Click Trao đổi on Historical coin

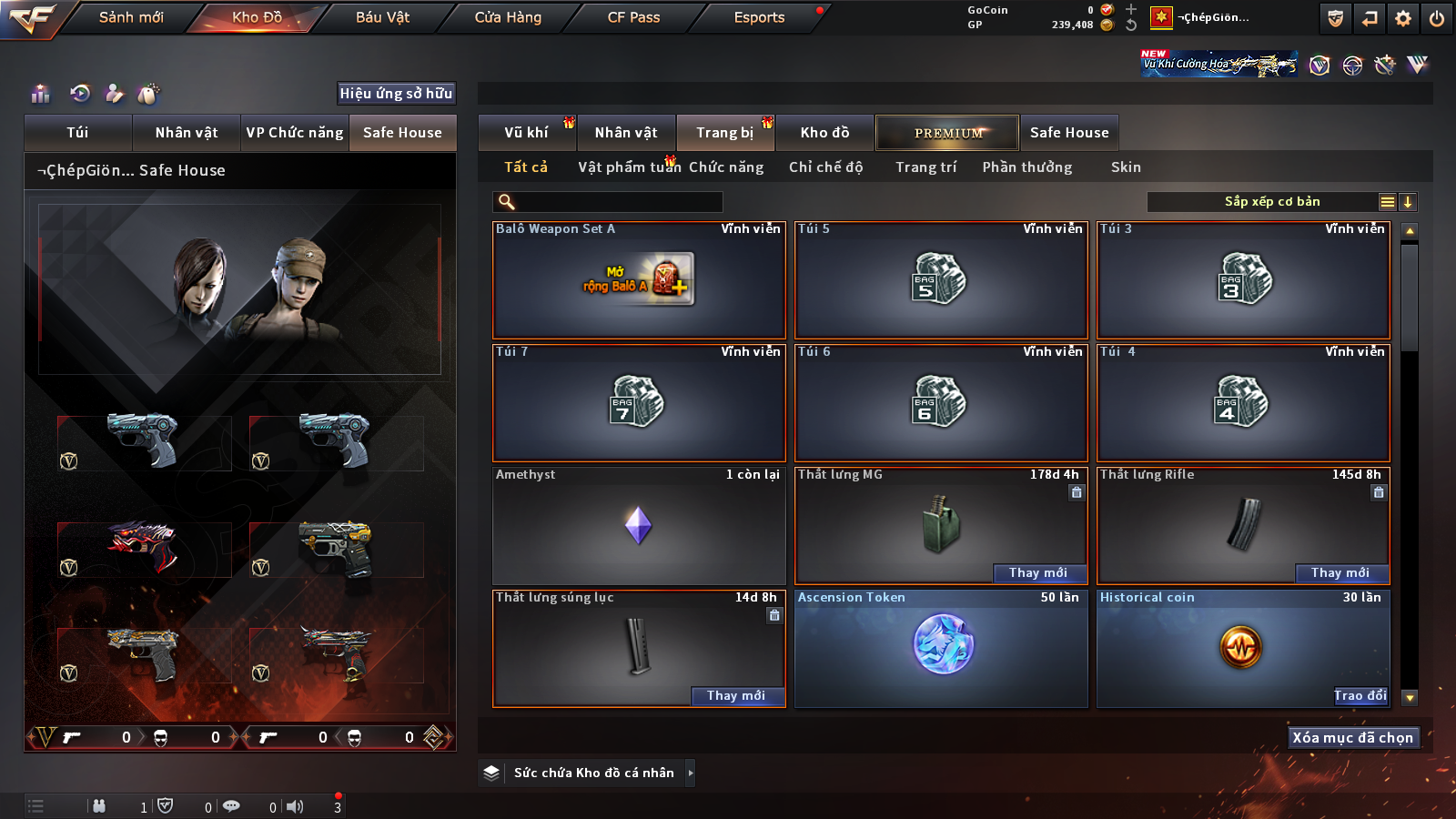[1360, 695]
